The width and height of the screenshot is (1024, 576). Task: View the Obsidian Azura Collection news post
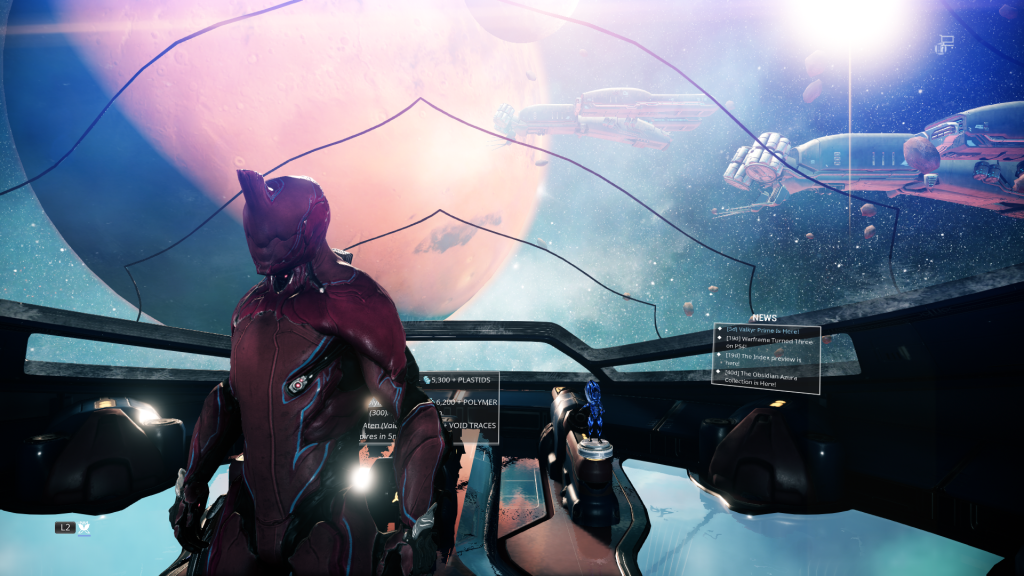pyautogui.click(x=765, y=377)
